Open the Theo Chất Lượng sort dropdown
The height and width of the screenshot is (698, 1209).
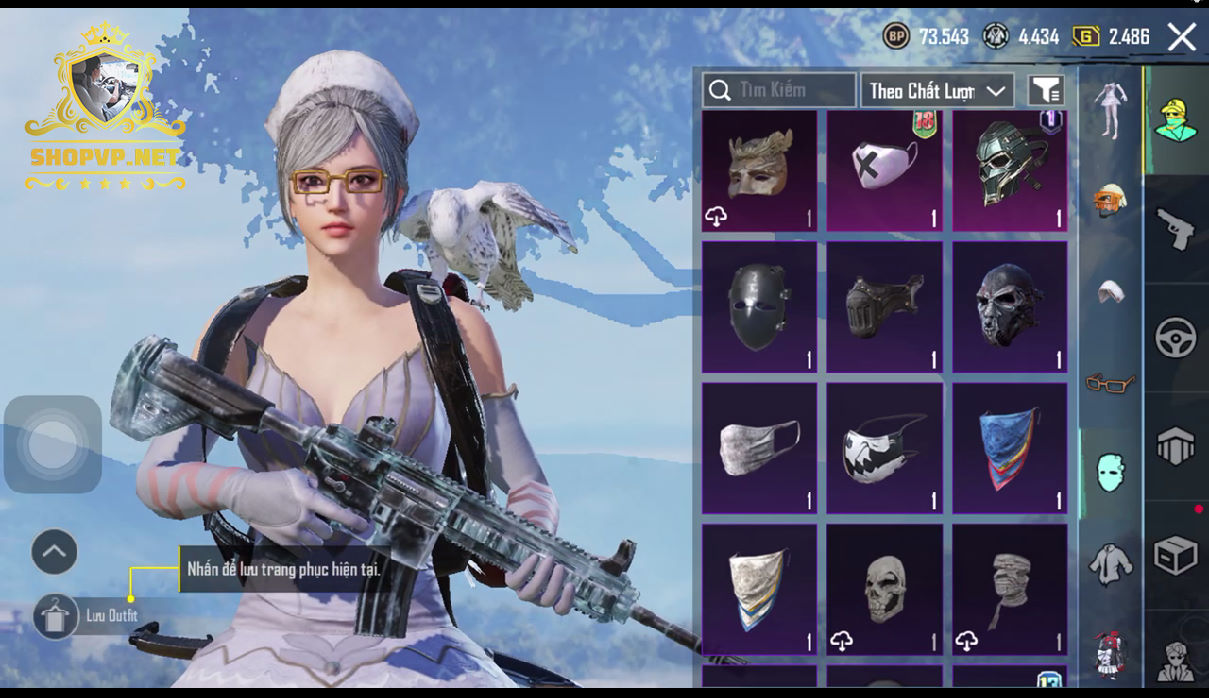(x=937, y=91)
